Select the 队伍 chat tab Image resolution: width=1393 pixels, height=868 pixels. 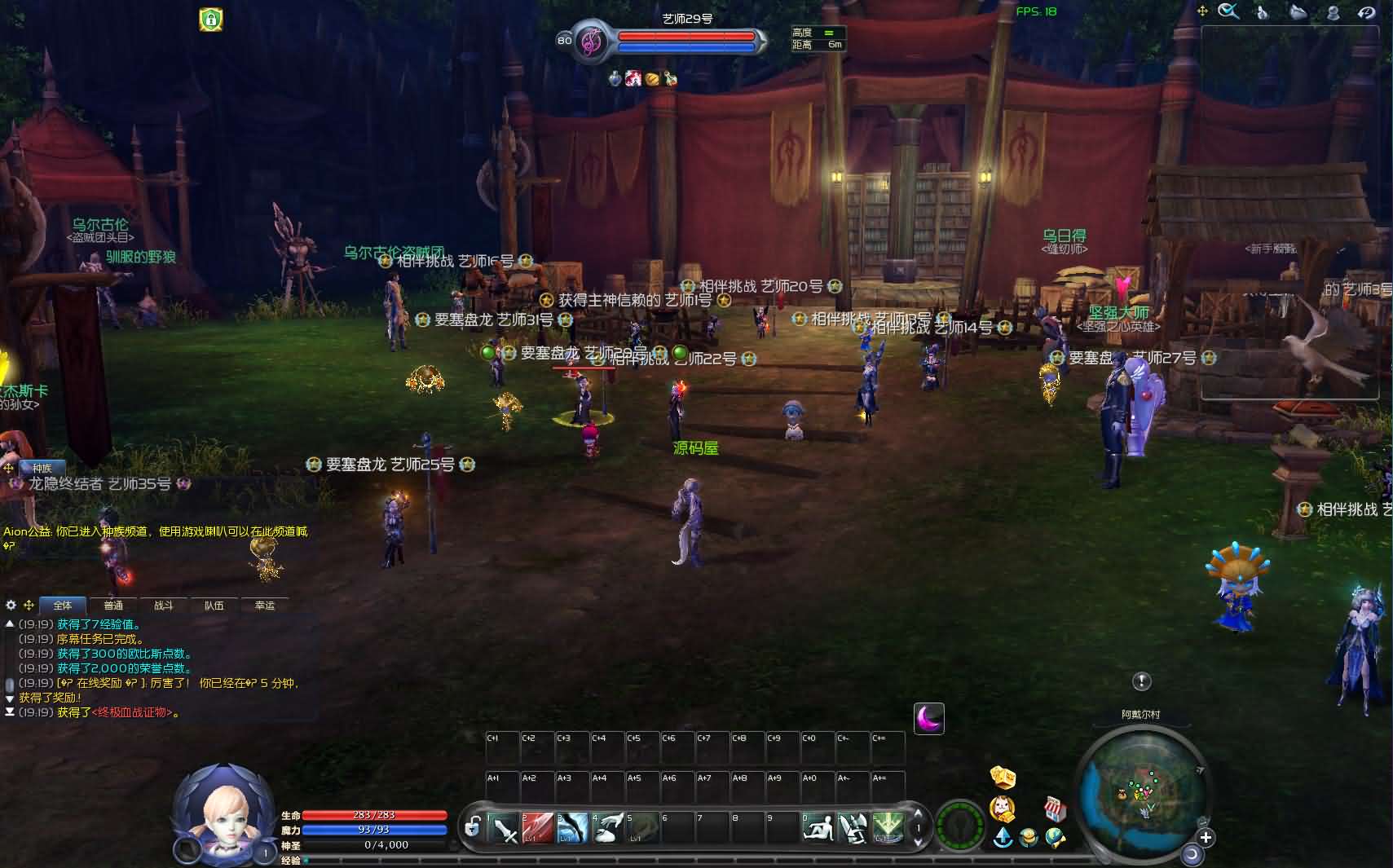(x=214, y=606)
